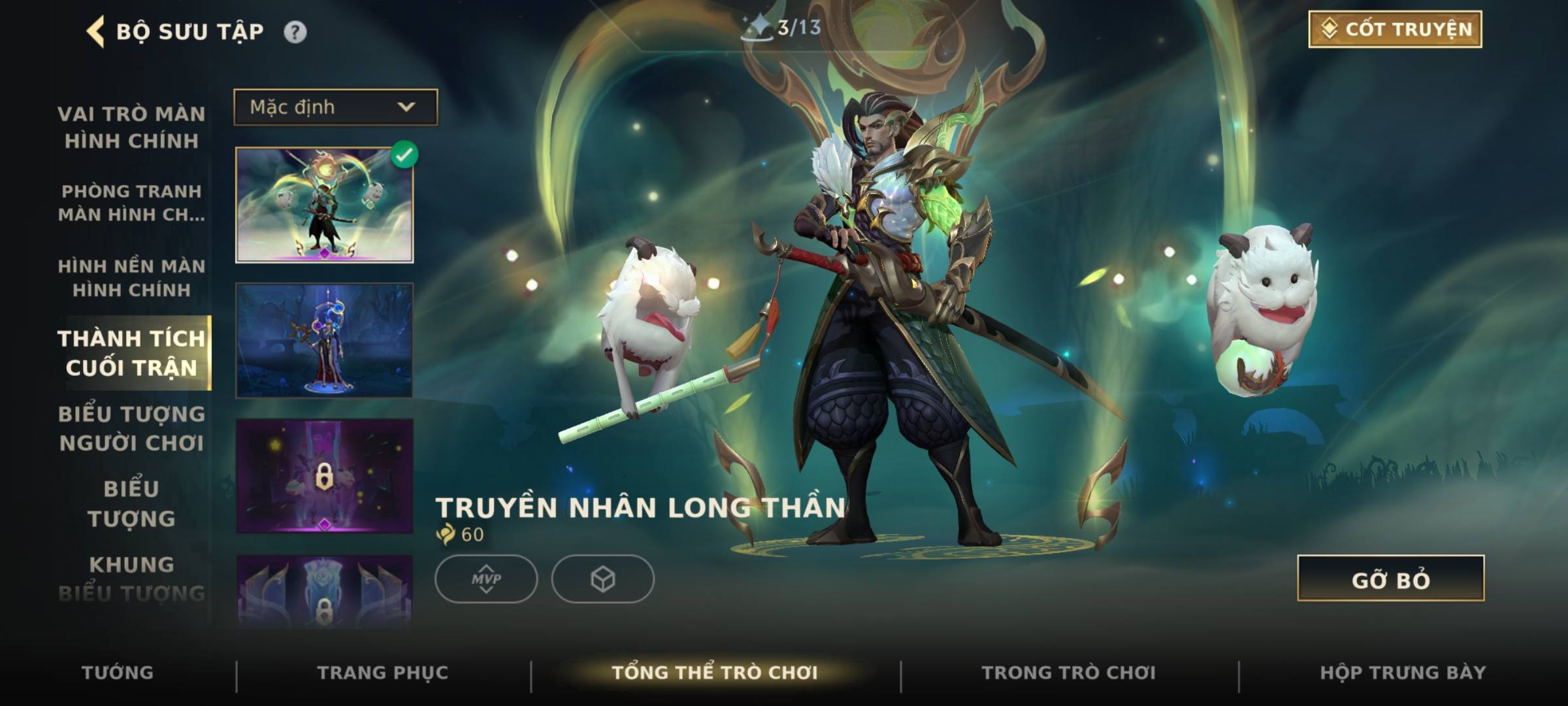
Task: Go to the Trong Trò Chơi tab
Action: coord(1068,673)
